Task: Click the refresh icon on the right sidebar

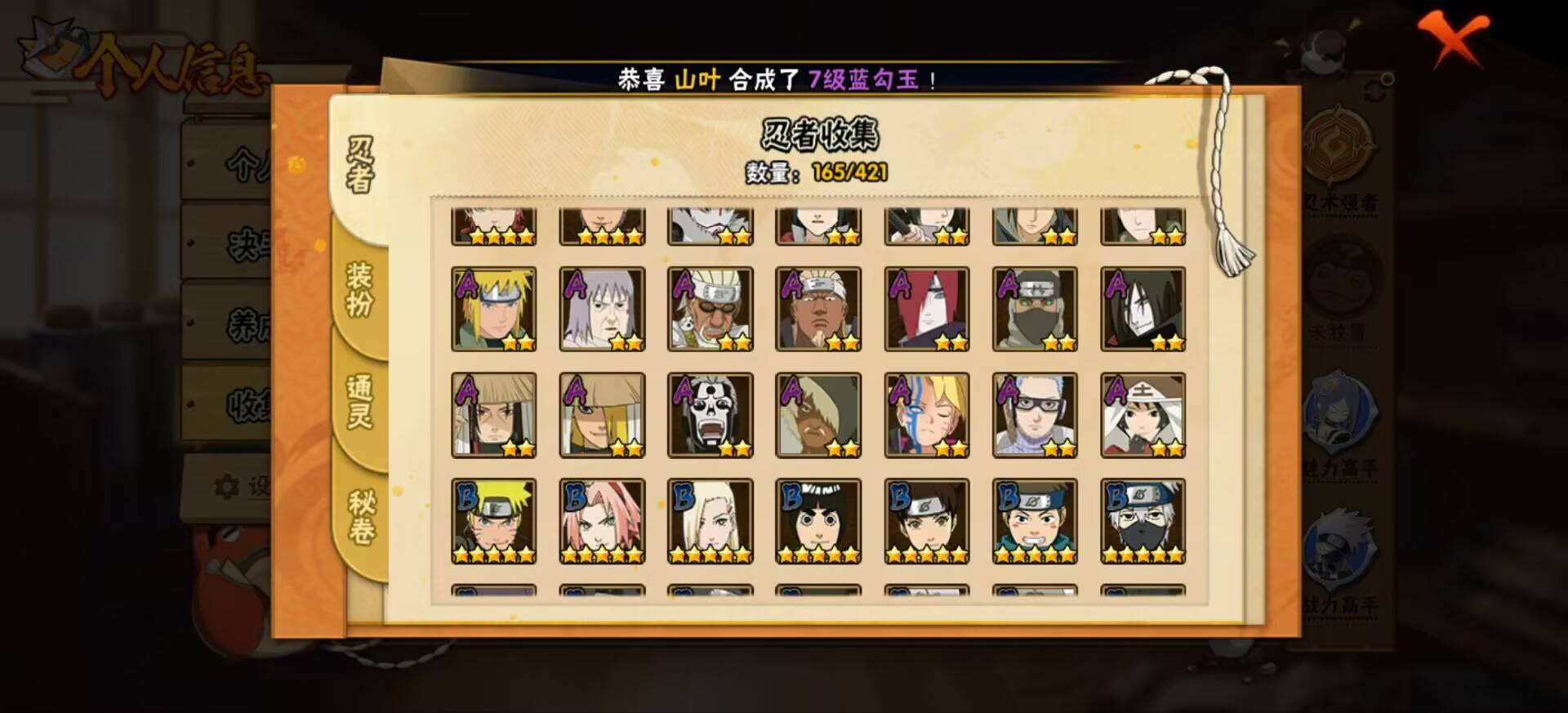Action: tap(1374, 87)
